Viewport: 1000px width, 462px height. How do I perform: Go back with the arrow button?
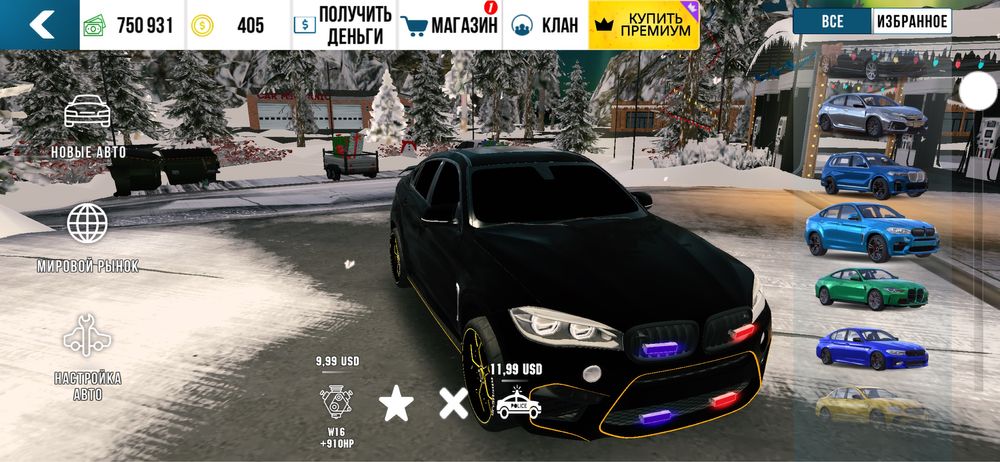click(x=40, y=25)
